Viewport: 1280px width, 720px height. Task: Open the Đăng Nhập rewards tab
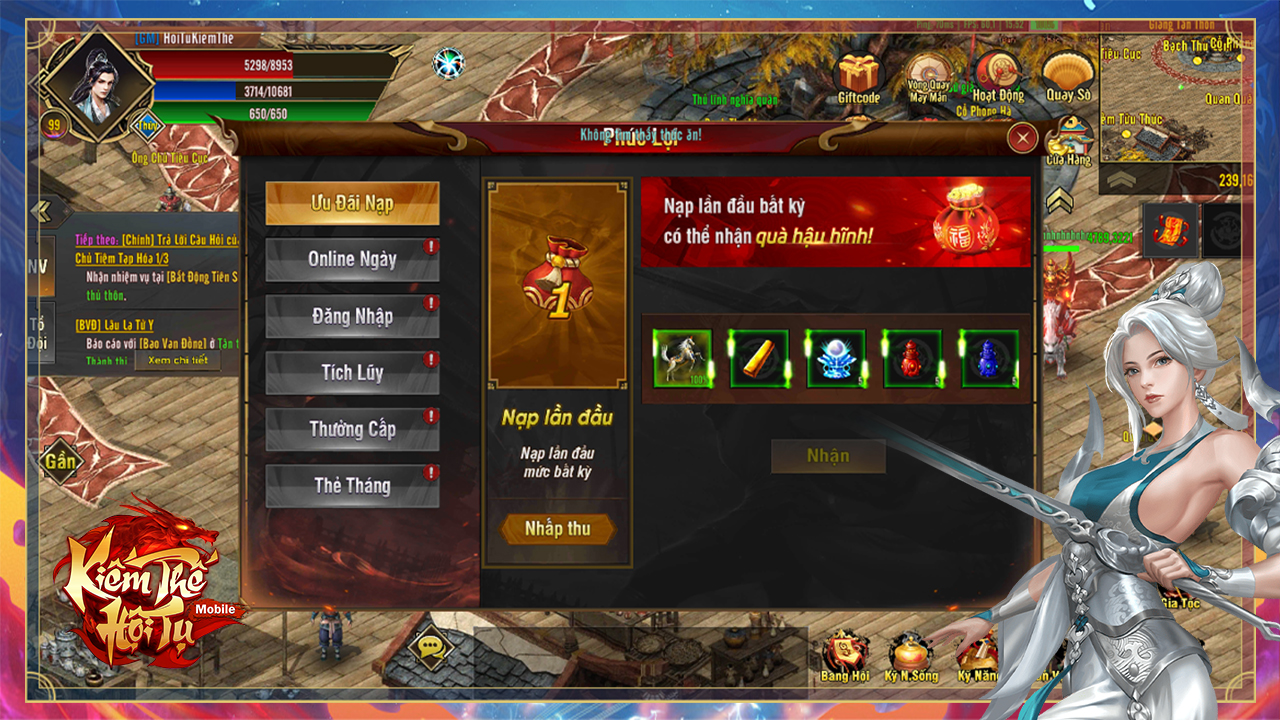coord(352,317)
